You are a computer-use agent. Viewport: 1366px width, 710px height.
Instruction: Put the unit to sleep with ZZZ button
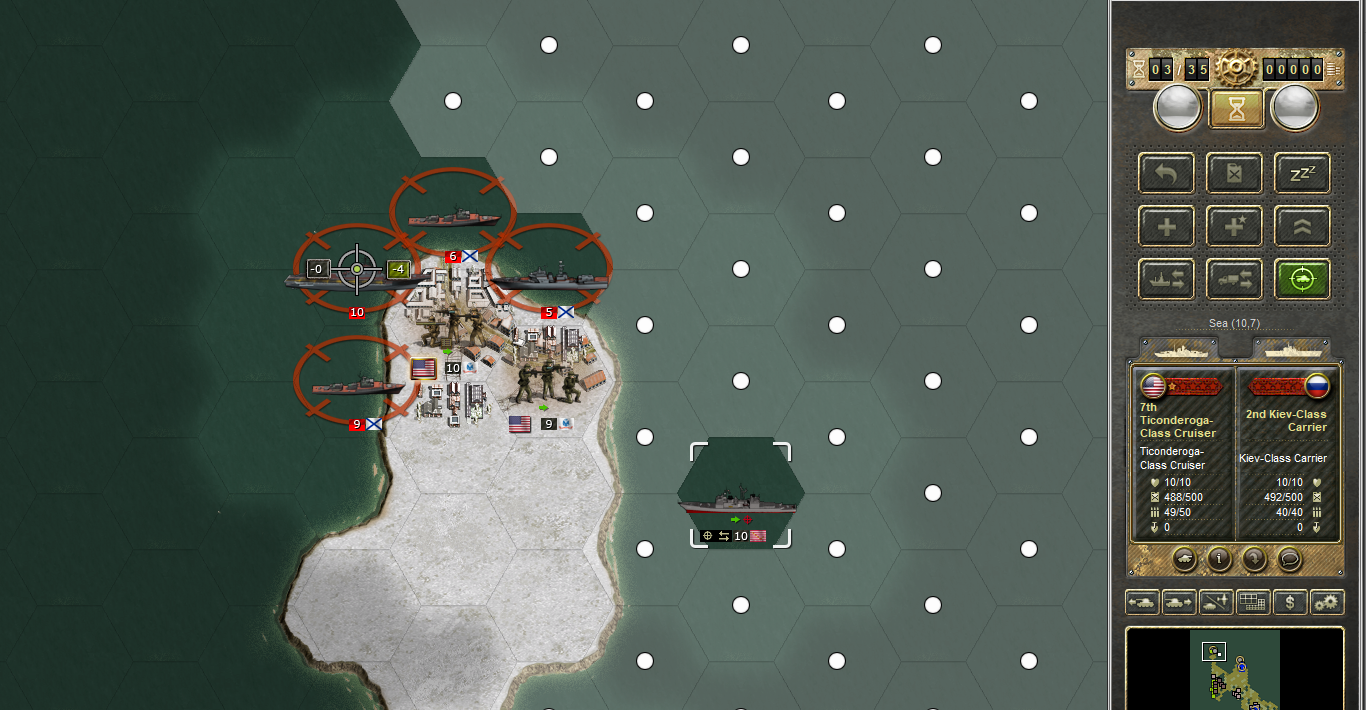coord(1302,173)
